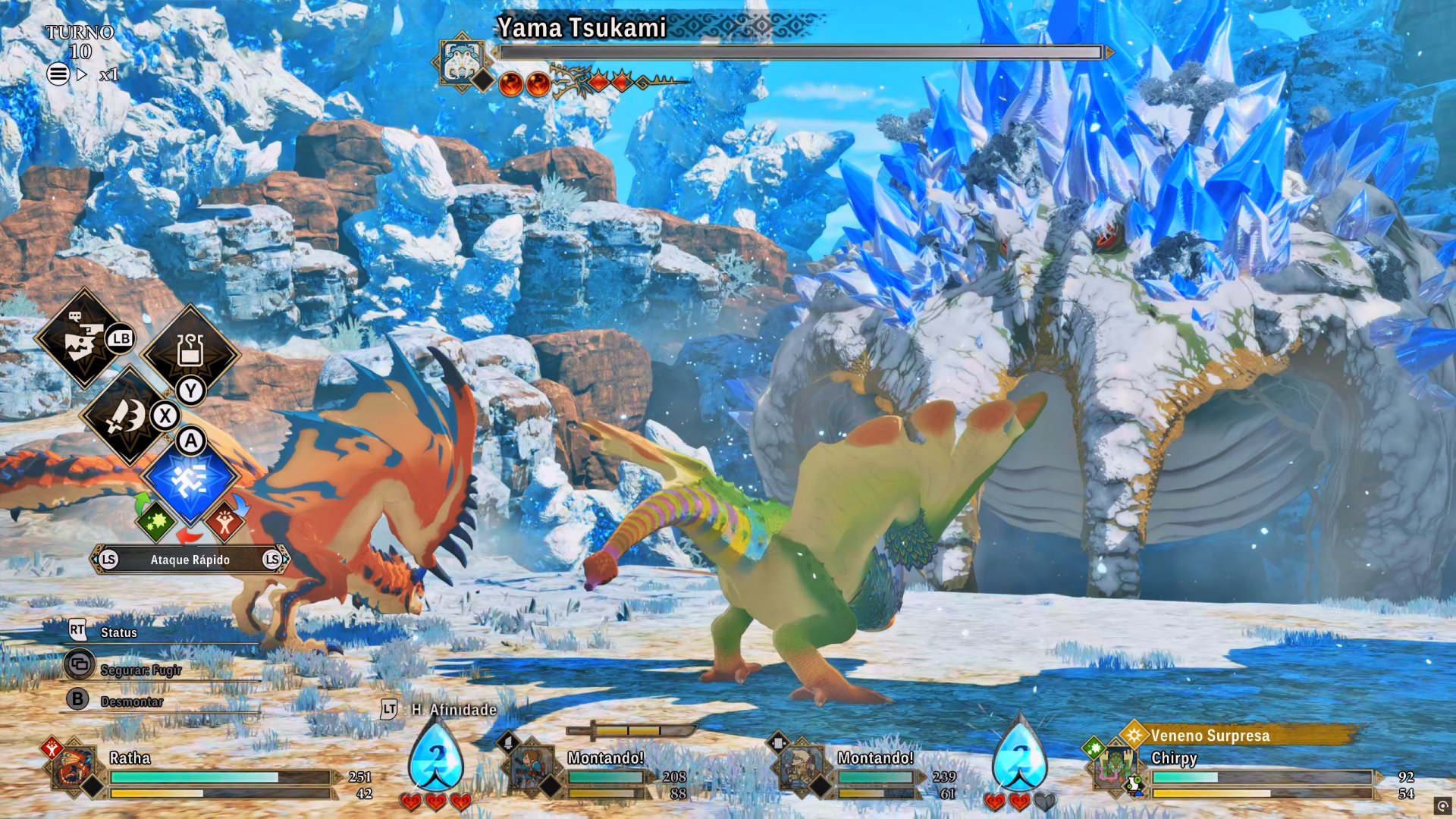Switch to the red power attack type

(224, 521)
